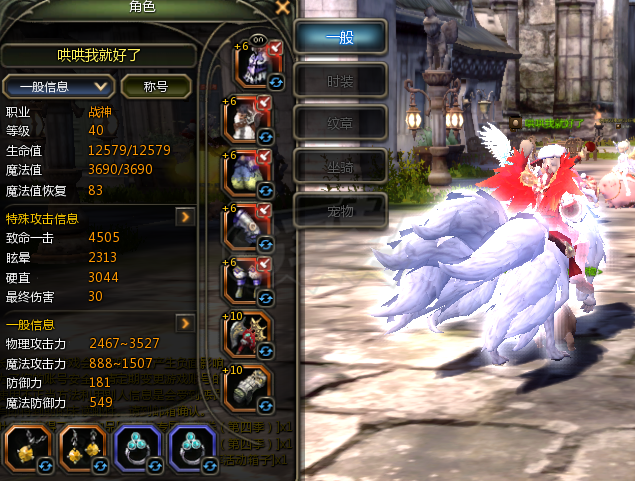
Task: Close the character panel with the X
Action: [x=283, y=8]
